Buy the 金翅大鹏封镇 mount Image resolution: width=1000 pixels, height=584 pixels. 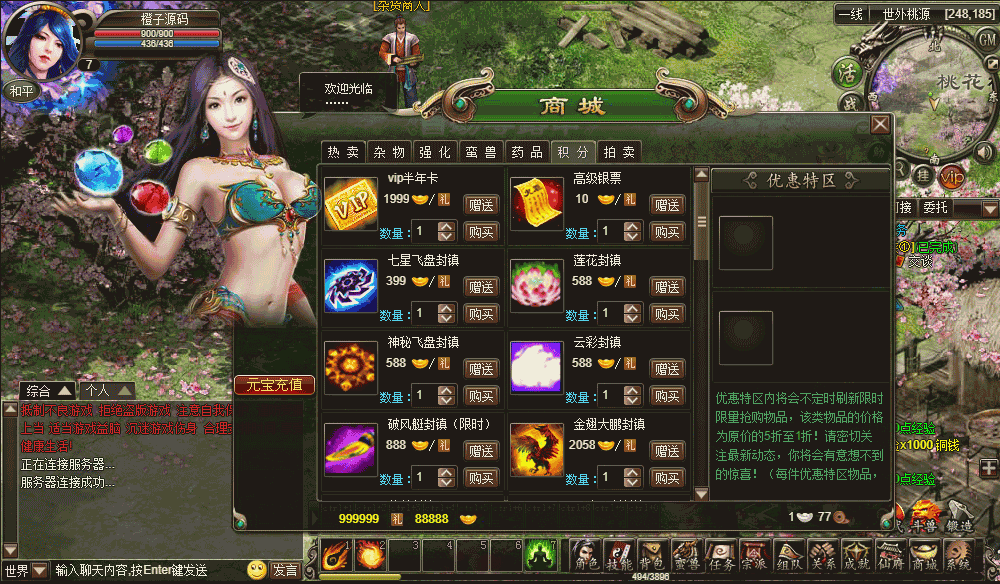[667, 477]
